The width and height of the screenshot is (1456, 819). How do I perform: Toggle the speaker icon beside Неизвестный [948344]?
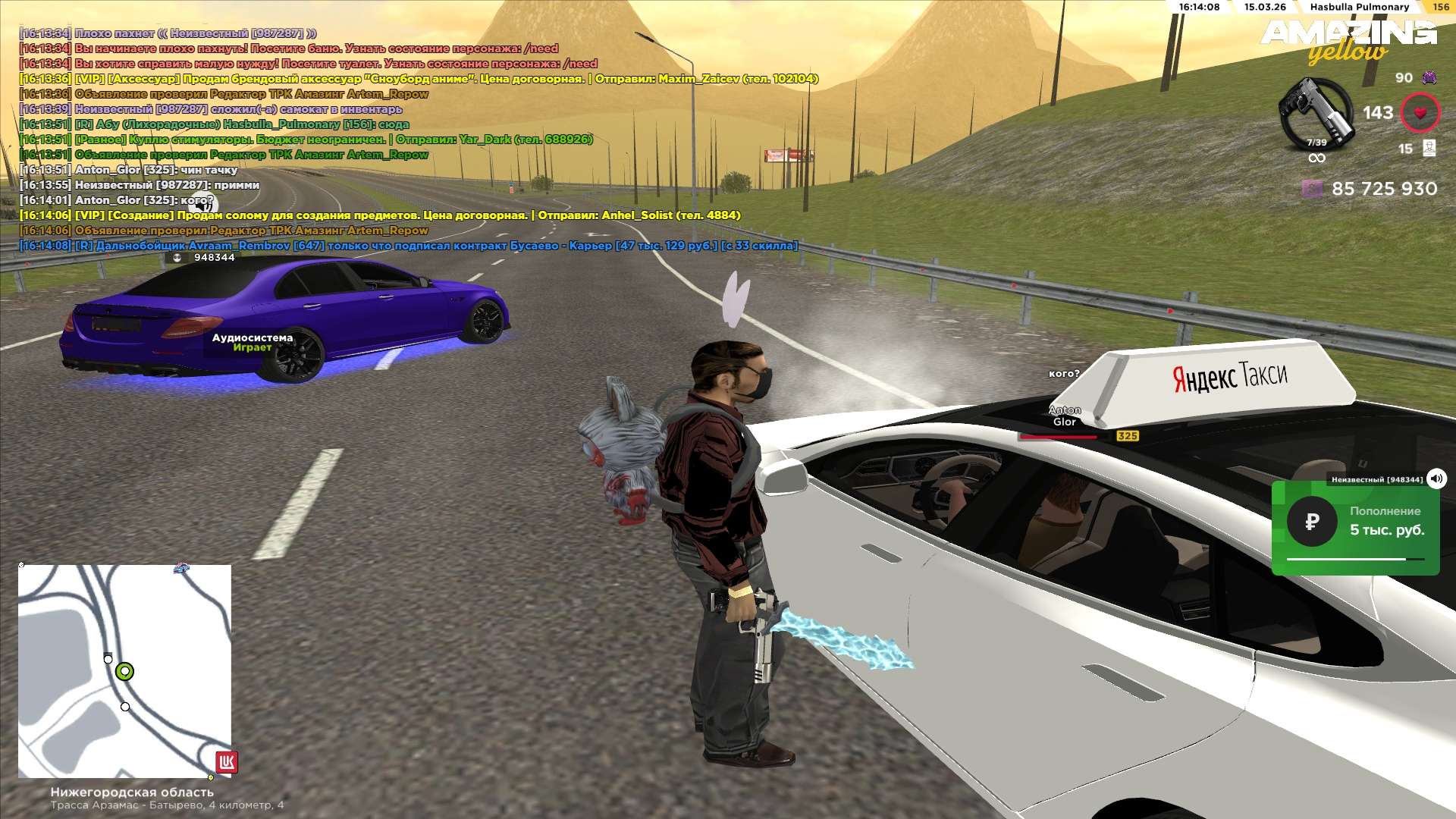pyautogui.click(x=1436, y=479)
